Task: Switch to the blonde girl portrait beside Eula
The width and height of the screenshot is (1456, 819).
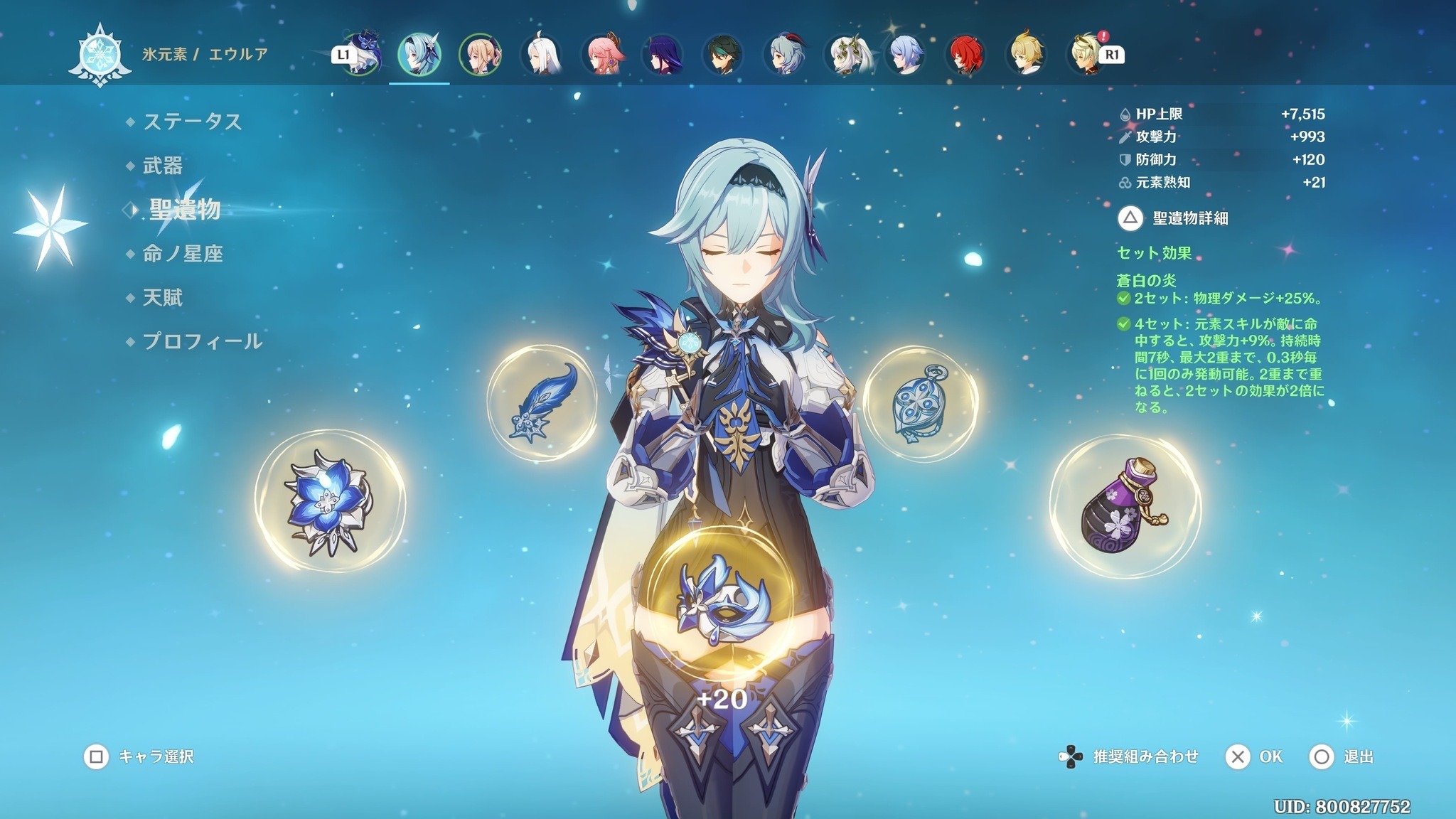Action: point(480,54)
